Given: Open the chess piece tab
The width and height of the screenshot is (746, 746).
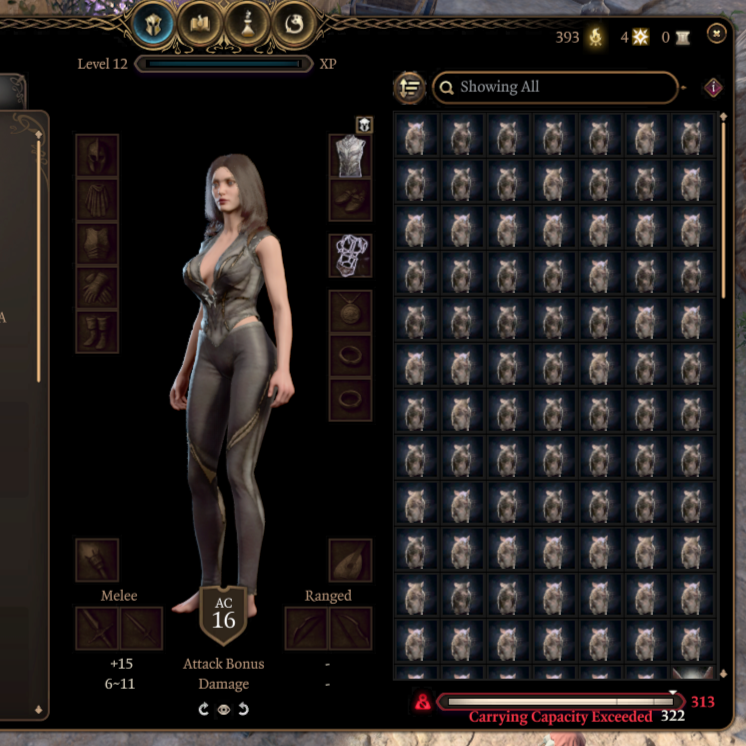Looking at the screenshot, I should click(x=248, y=24).
